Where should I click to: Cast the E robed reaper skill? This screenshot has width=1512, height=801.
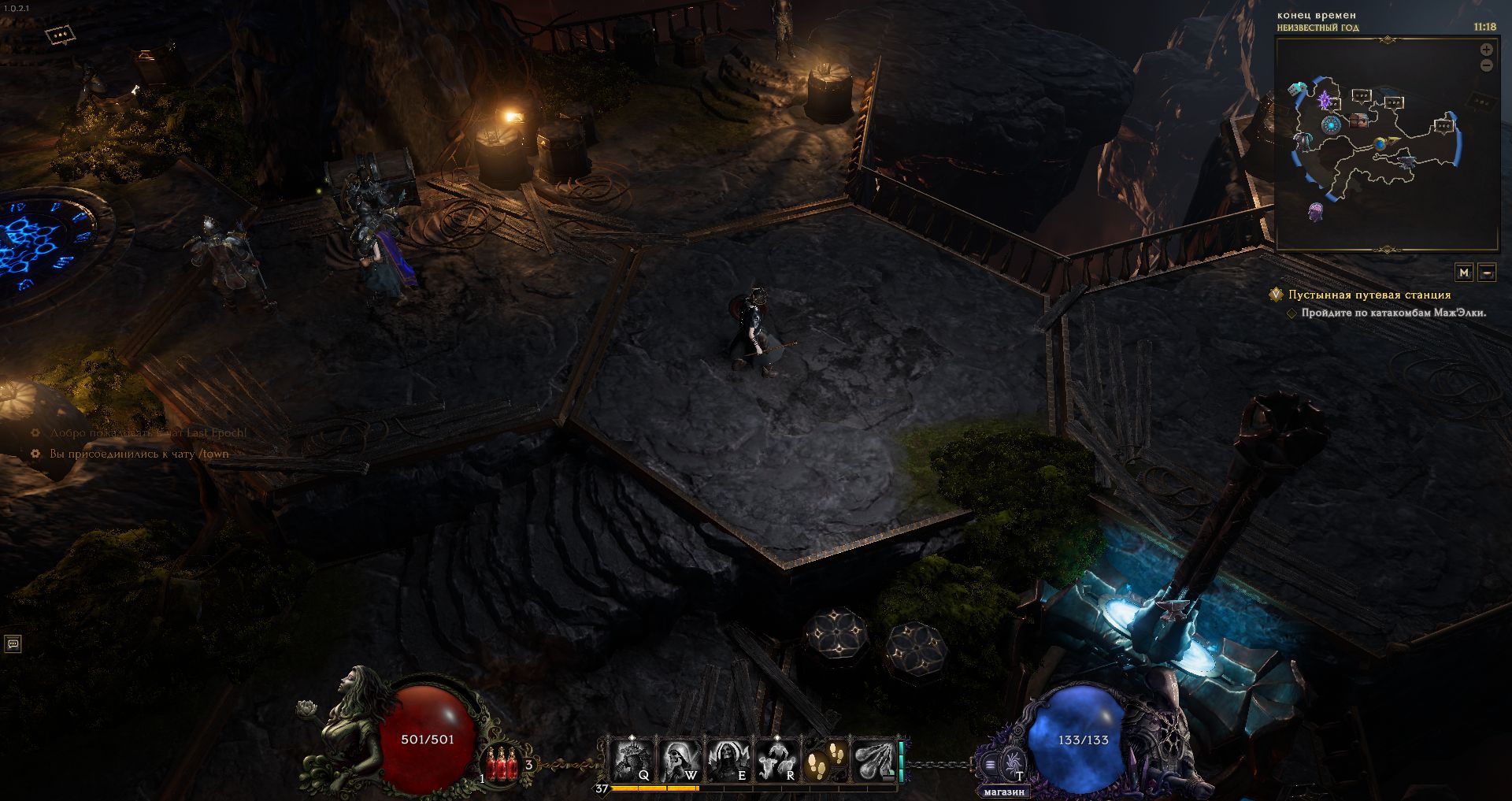click(728, 760)
